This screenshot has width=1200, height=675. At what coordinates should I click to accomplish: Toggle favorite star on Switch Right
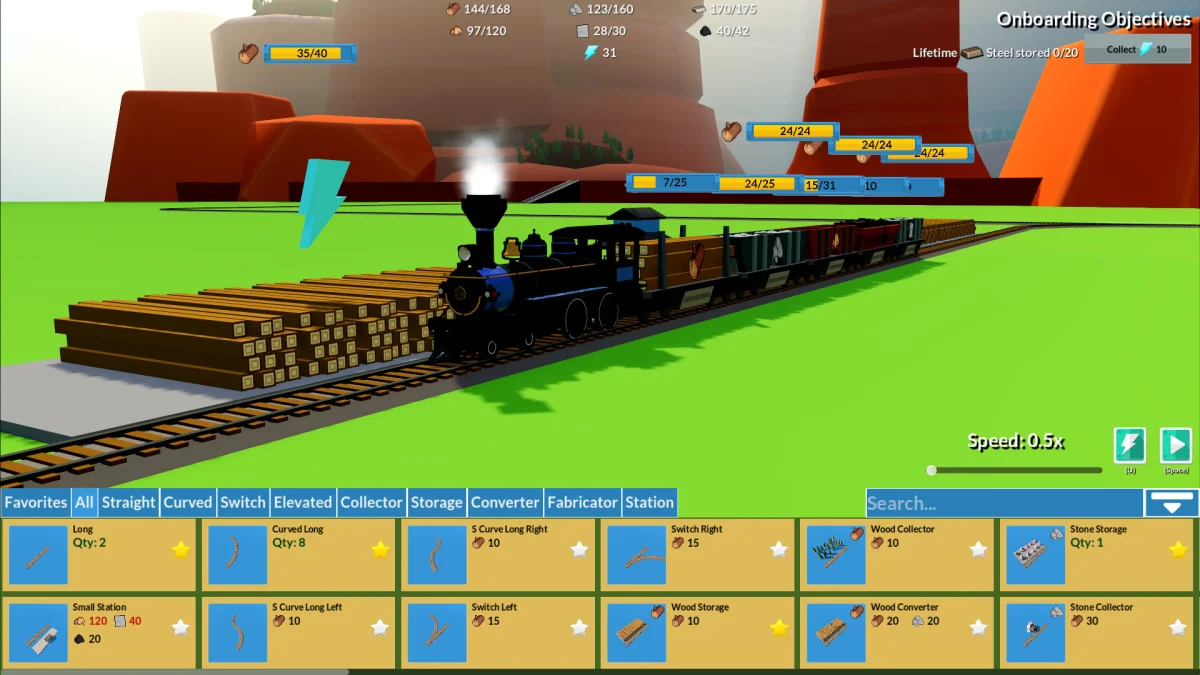779,549
